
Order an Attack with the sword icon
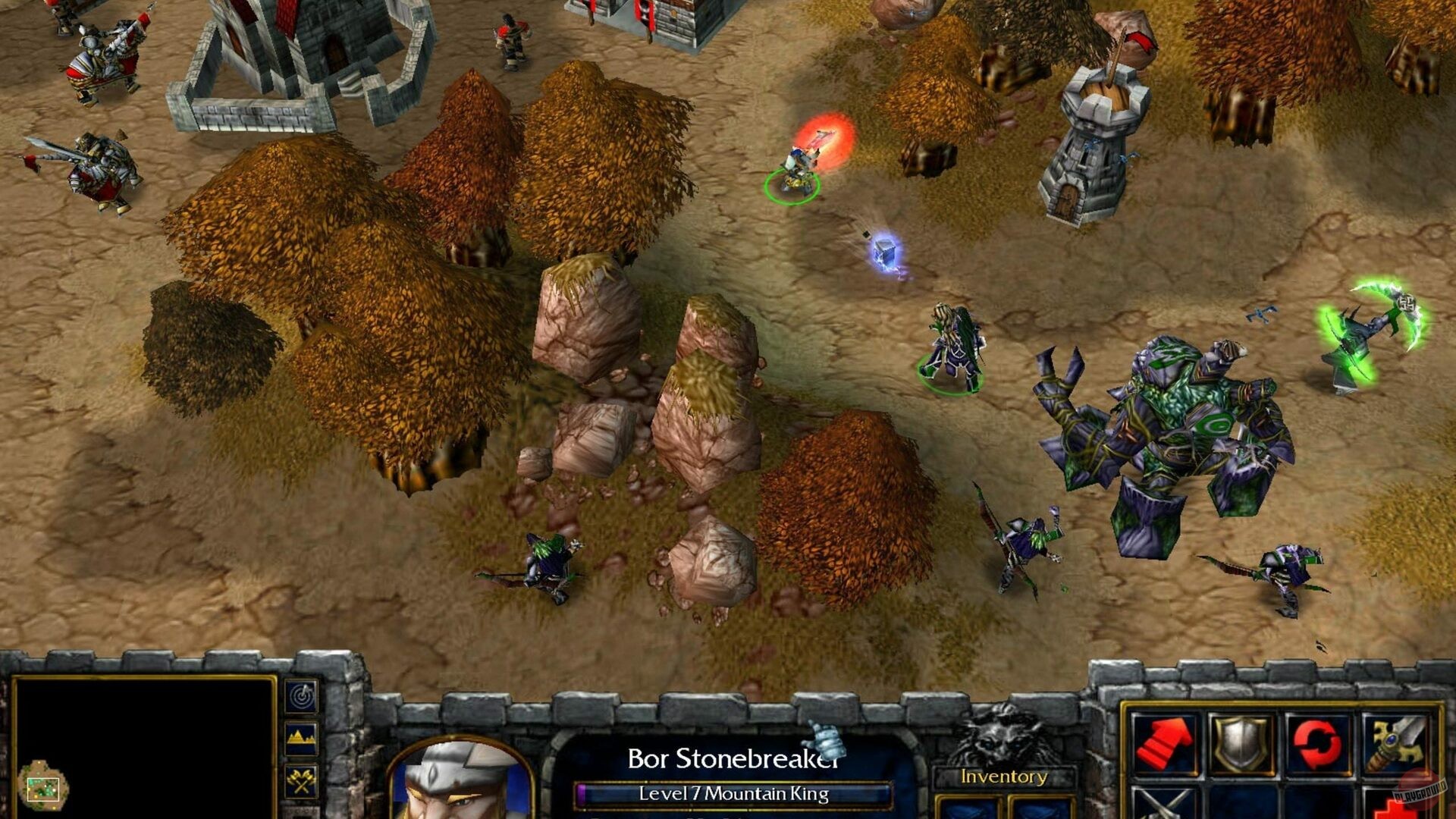point(1394,742)
